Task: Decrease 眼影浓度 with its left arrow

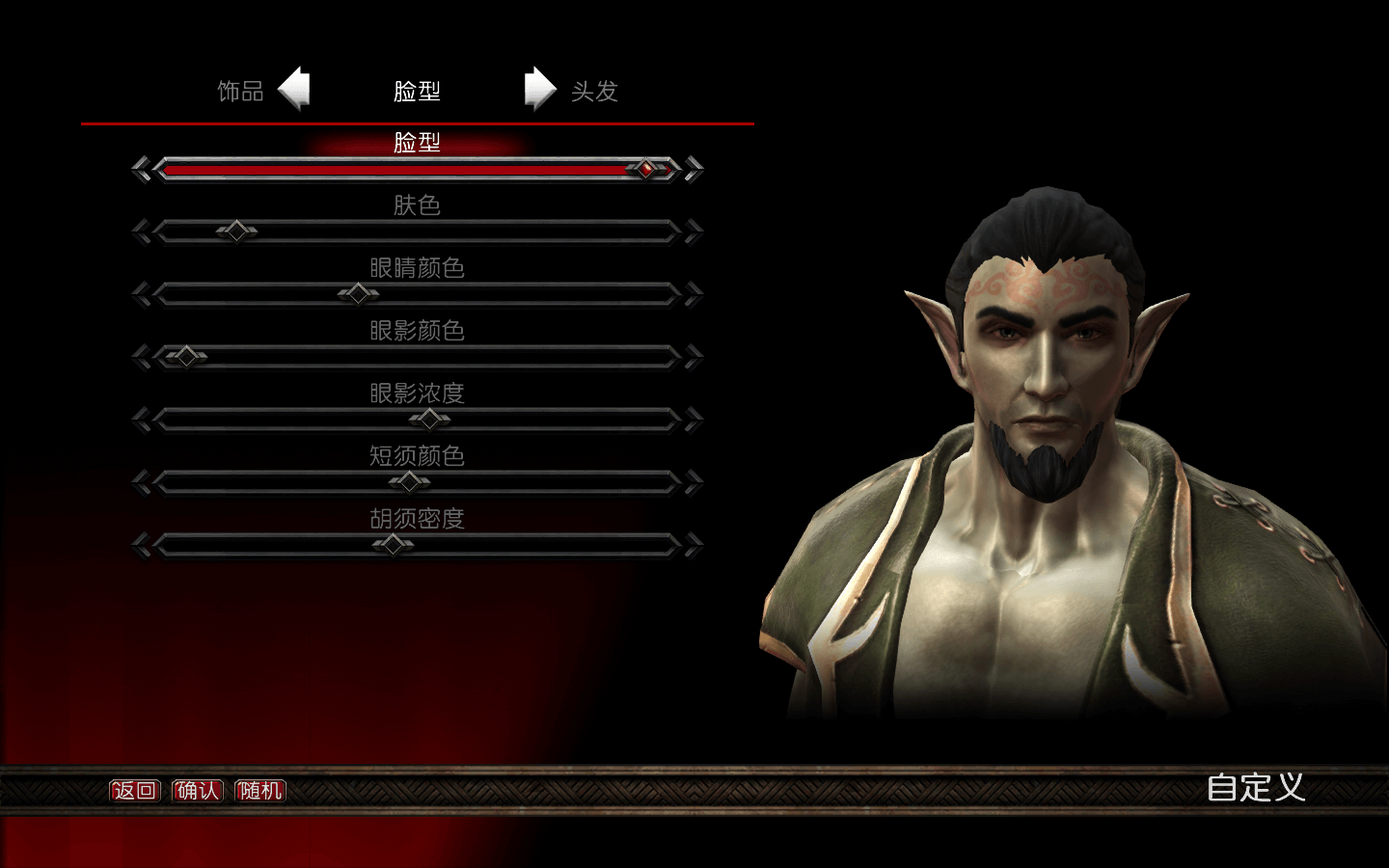Action: pyautogui.click(x=141, y=420)
